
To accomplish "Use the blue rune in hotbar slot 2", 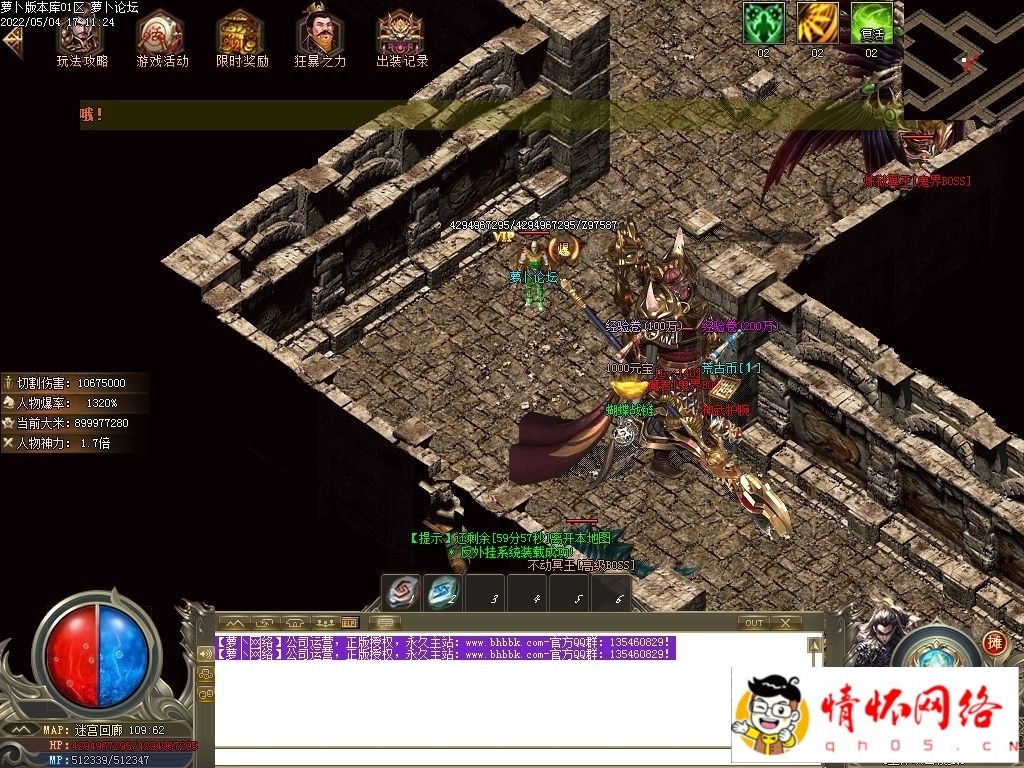I will coord(442,592).
